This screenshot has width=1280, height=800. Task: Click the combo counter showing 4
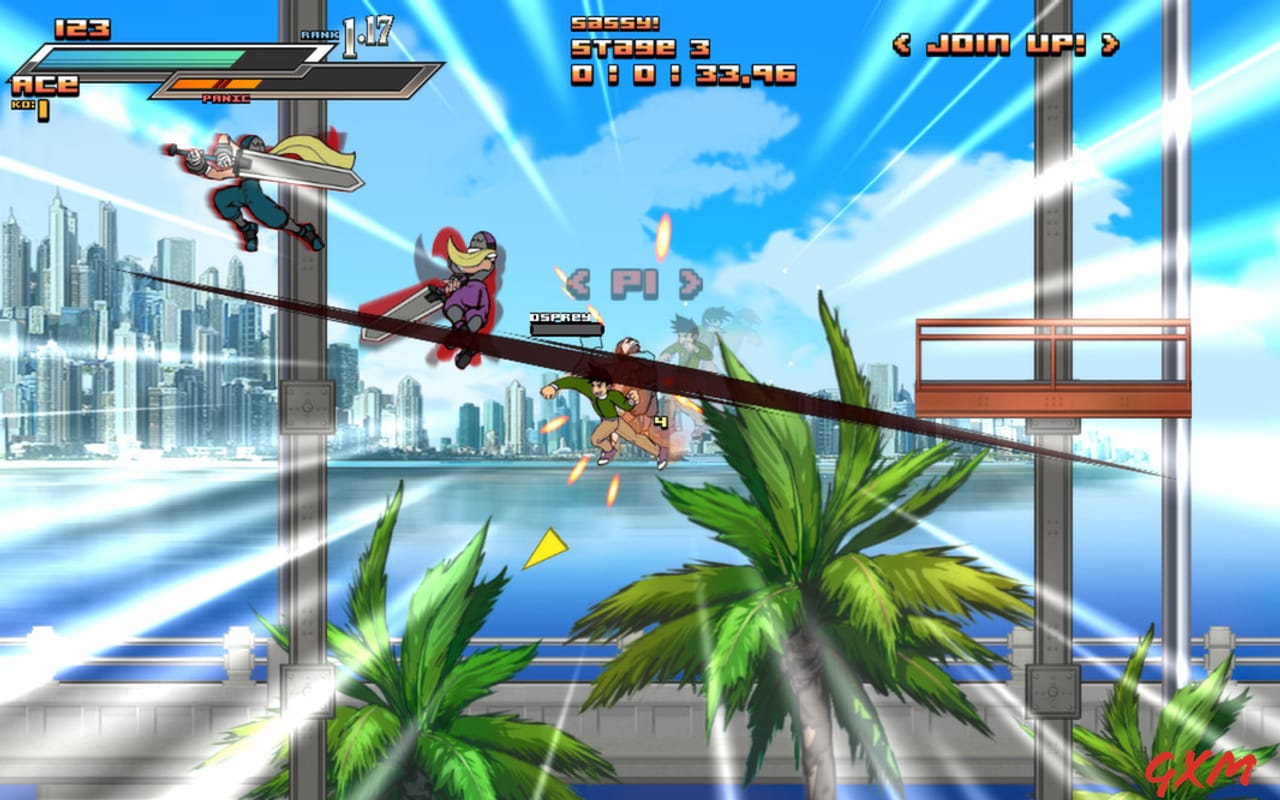point(662,421)
